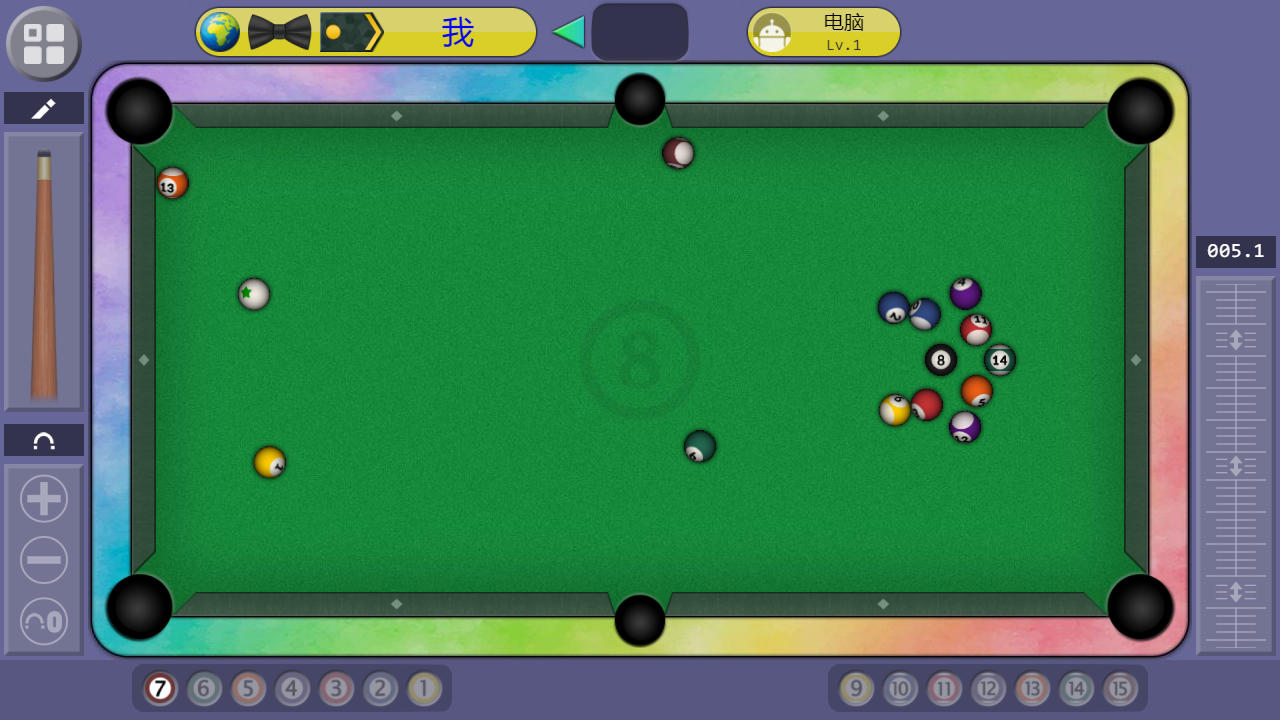Viewport: 1280px width, 720px height.
Task: Click the 8-ball near the table center cluster
Action: [940, 360]
